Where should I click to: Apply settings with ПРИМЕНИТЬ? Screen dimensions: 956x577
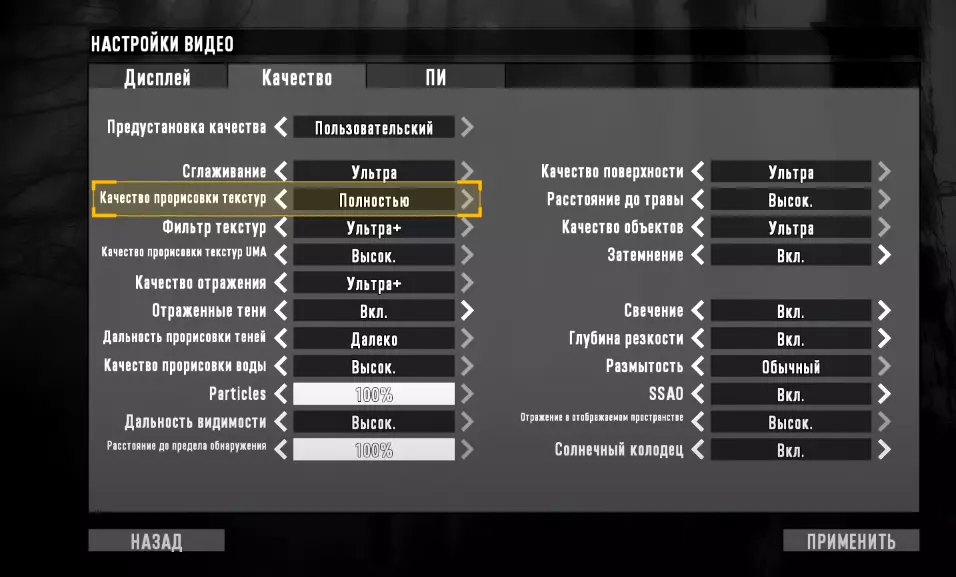851,542
